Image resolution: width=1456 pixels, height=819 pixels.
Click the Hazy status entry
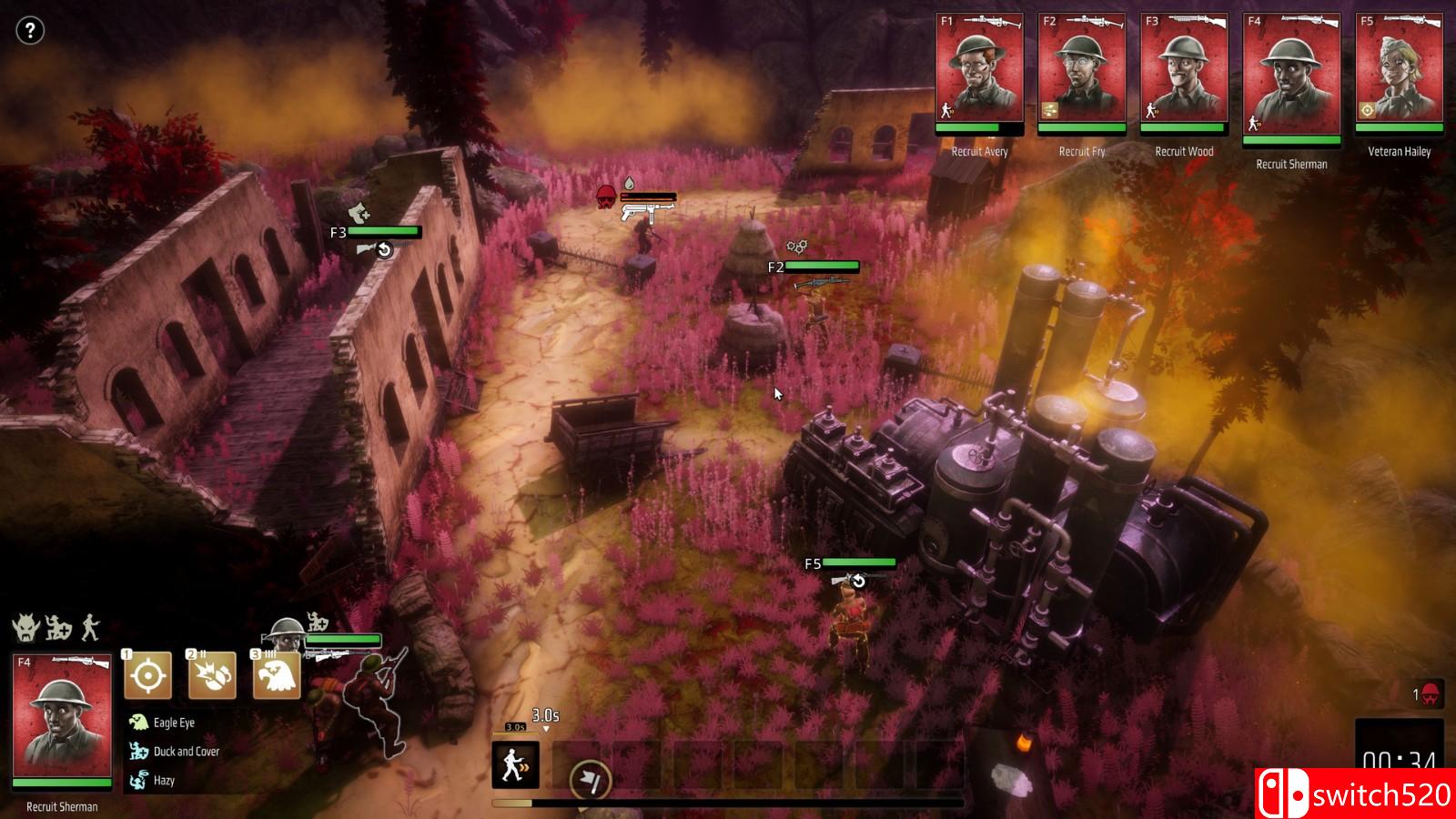click(164, 781)
